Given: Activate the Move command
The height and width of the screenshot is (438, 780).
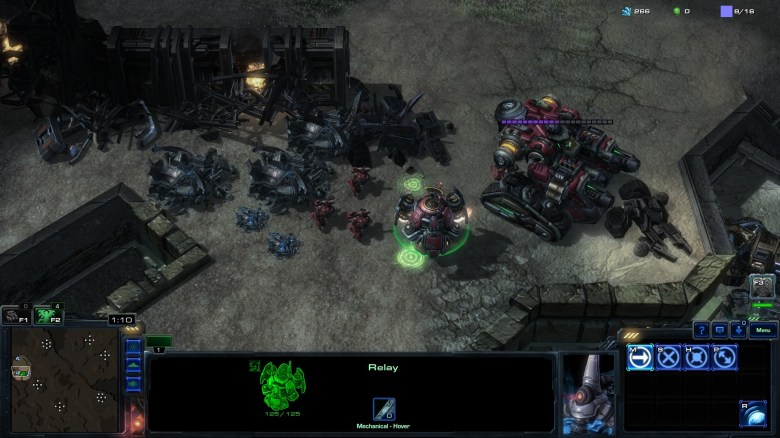Looking at the screenshot, I should pyautogui.click(x=640, y=357).
